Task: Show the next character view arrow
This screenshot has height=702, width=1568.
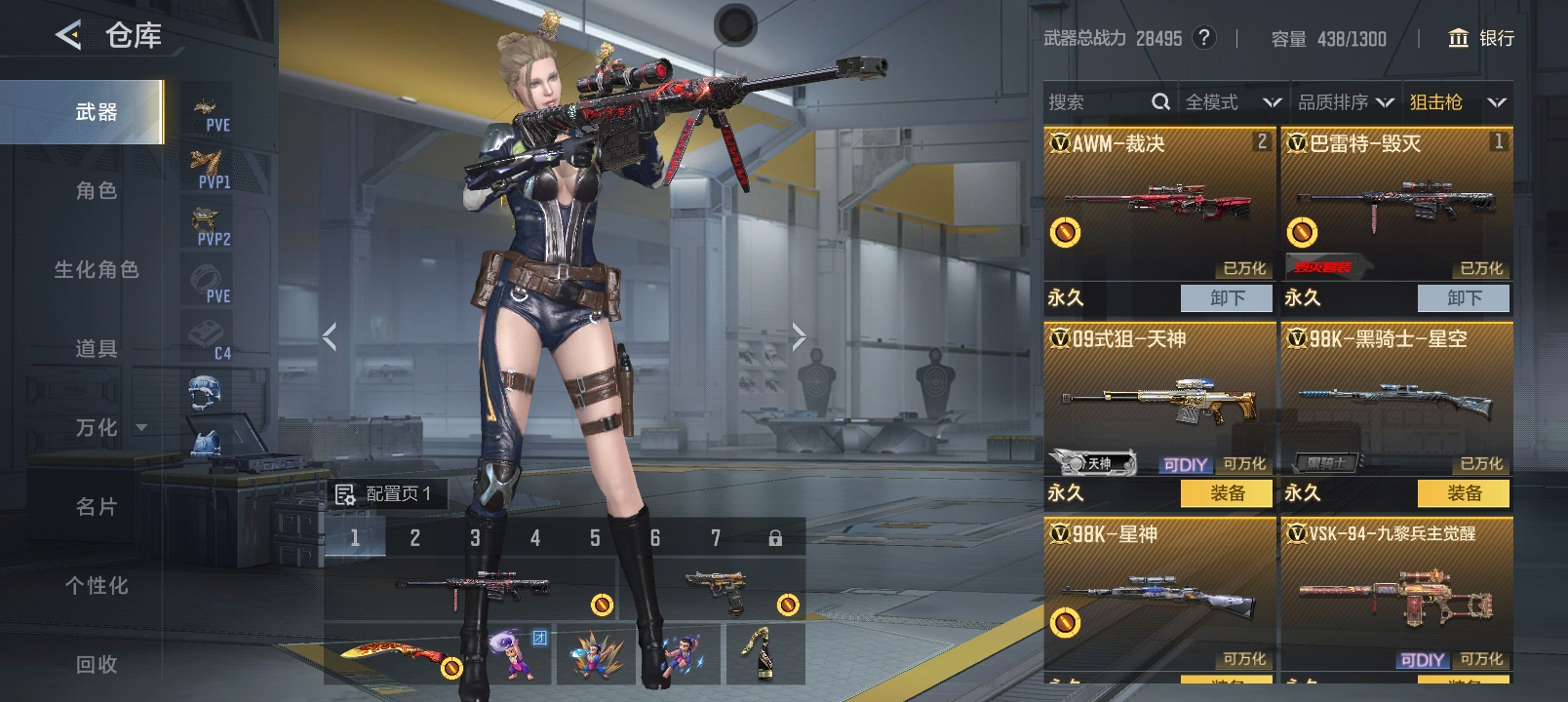Action: [x=799, y=337]
